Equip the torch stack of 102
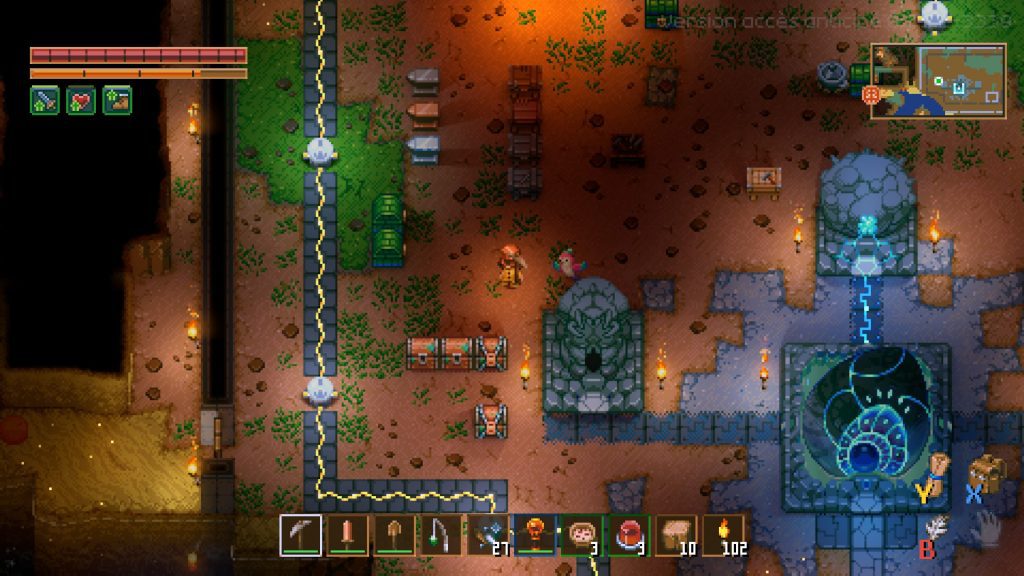 click(x=723, y=535)
